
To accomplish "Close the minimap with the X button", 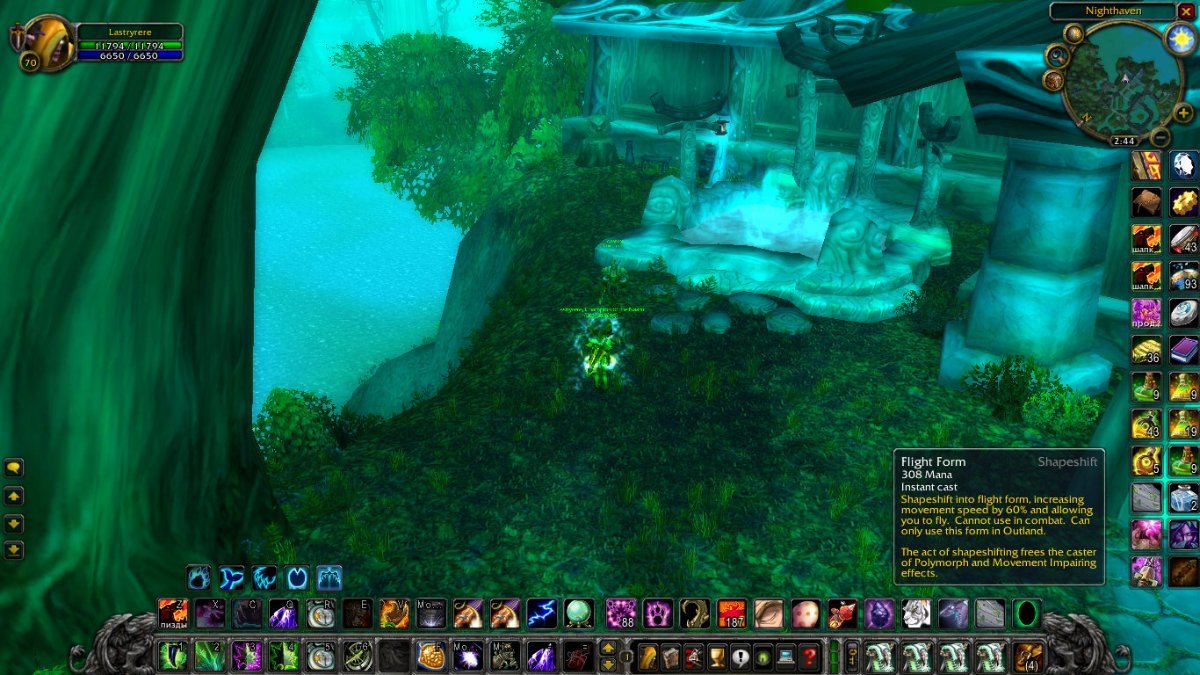I will [x=1186, y=12].
